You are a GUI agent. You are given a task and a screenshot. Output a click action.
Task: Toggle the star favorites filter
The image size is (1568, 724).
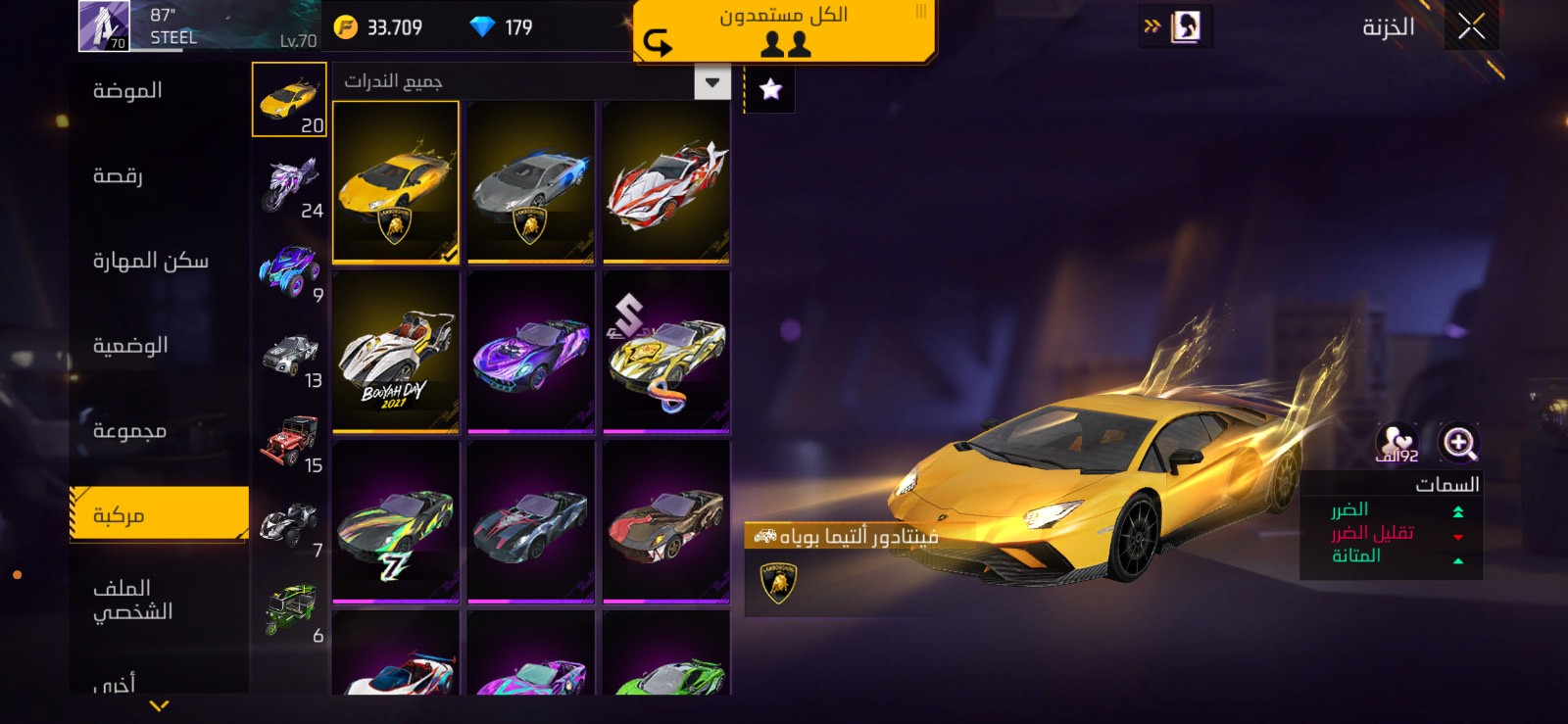point(770,90)
